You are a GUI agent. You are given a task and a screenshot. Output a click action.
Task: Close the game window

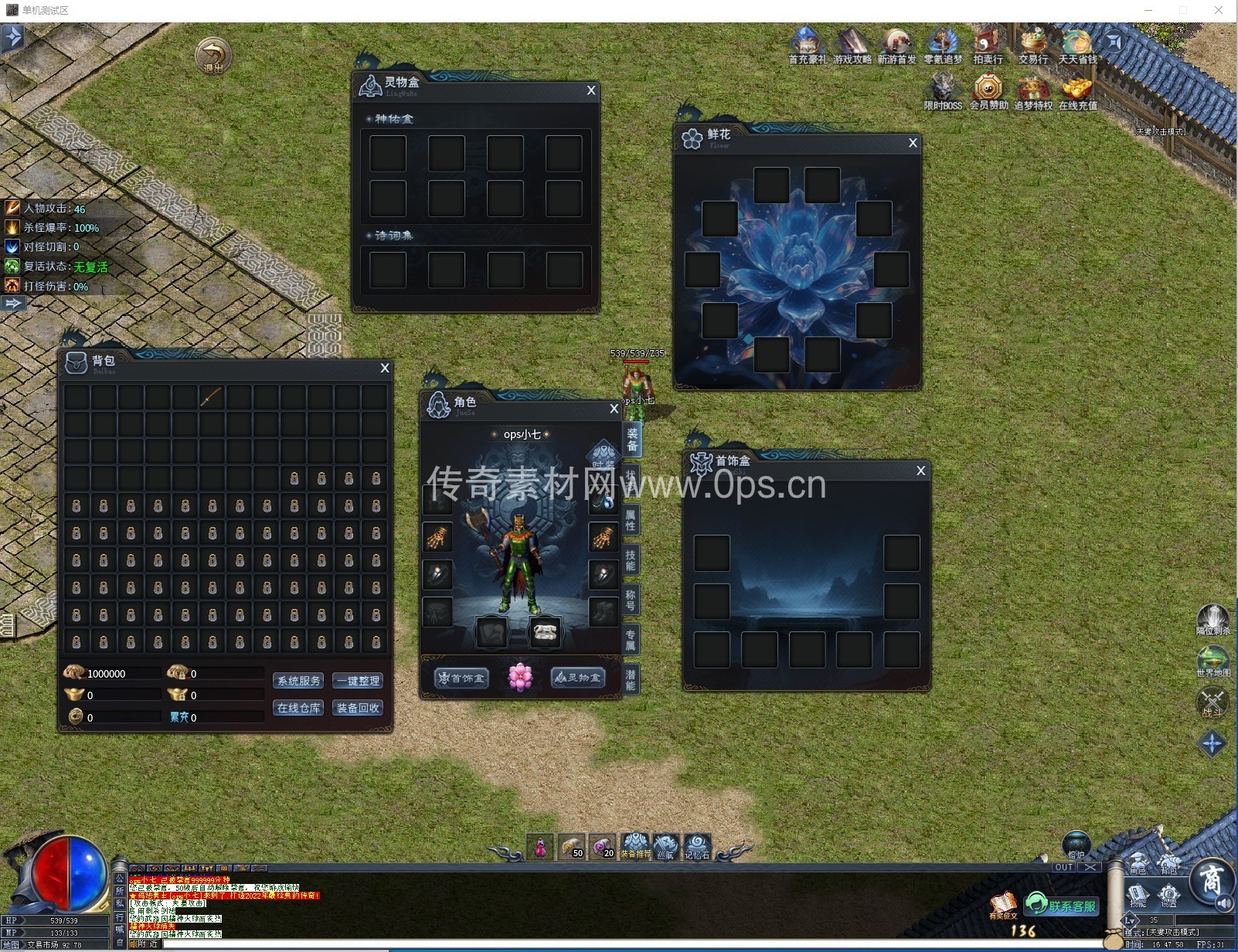(x=1219, y=10)
